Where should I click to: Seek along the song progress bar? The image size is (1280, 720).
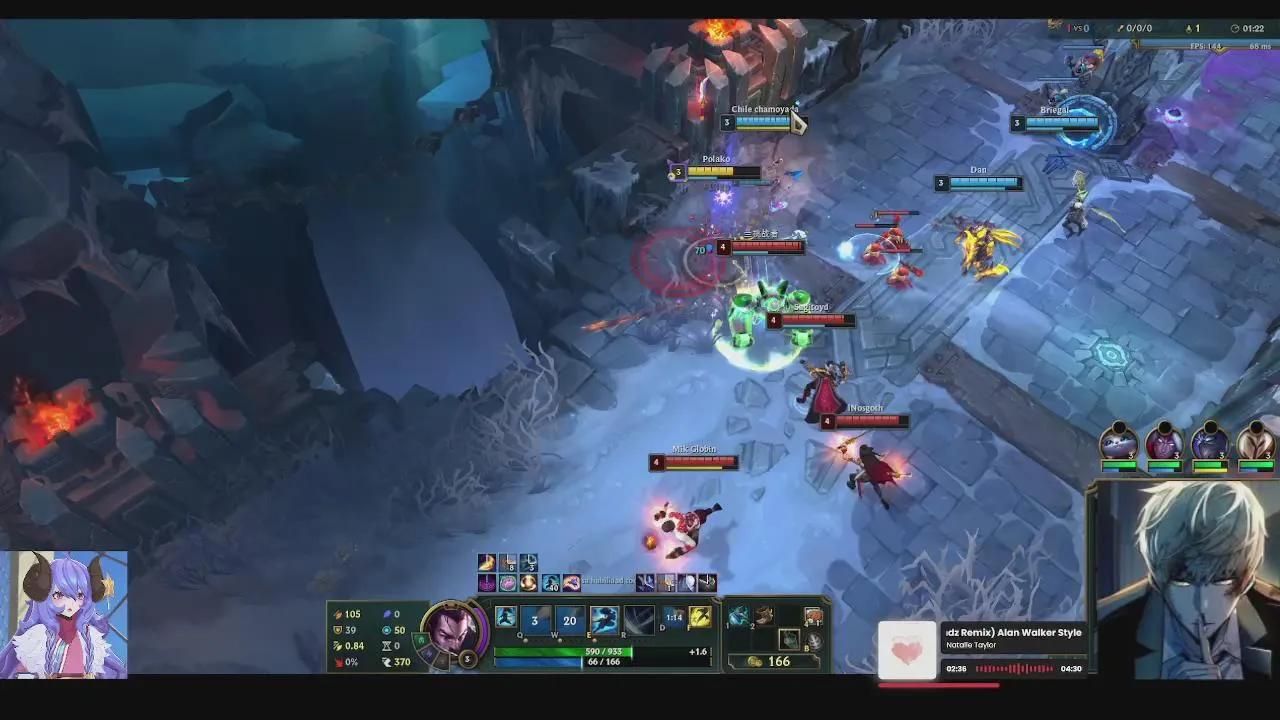pos(940,685)
